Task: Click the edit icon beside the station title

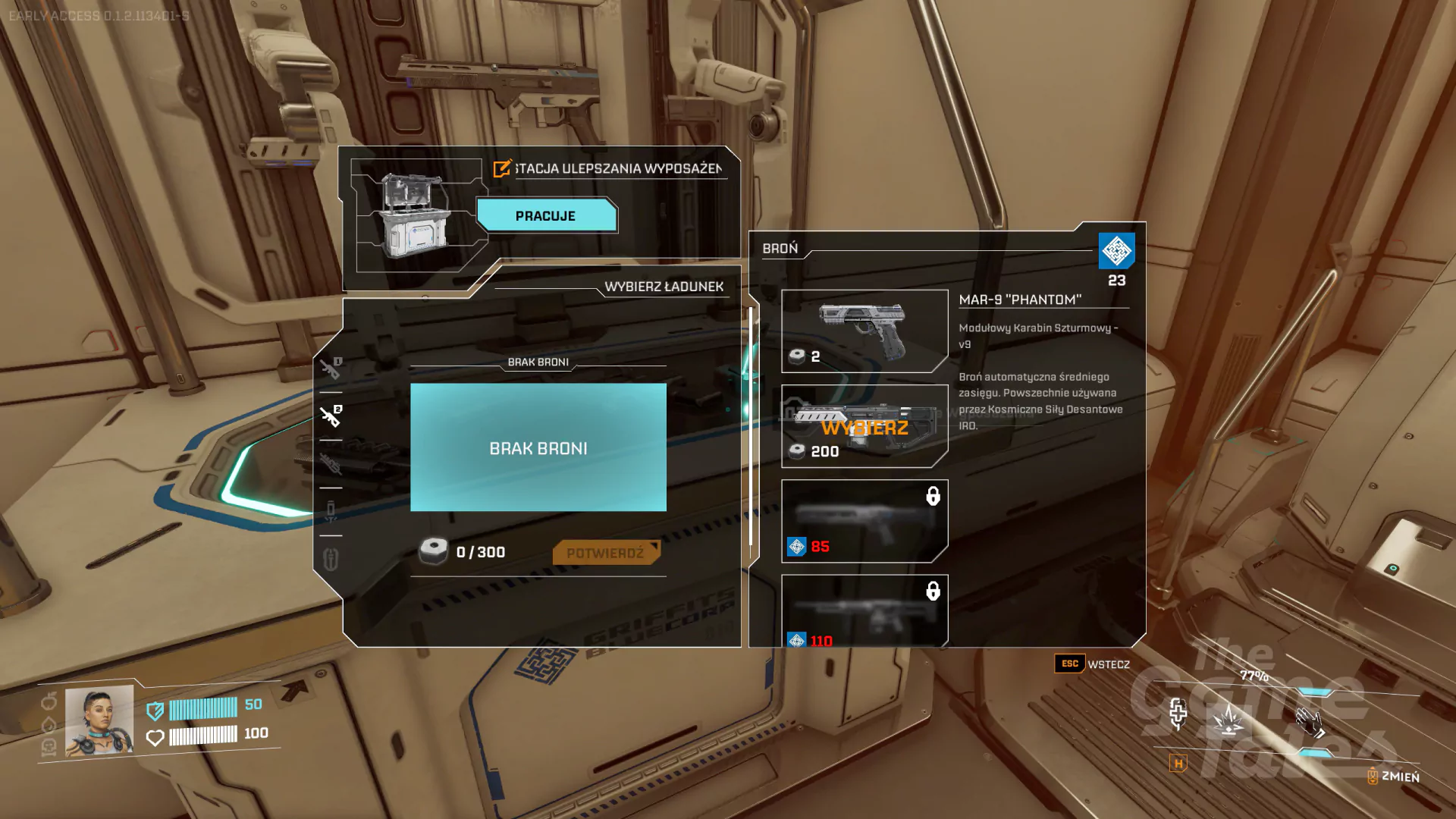Action: pos(502,168)
